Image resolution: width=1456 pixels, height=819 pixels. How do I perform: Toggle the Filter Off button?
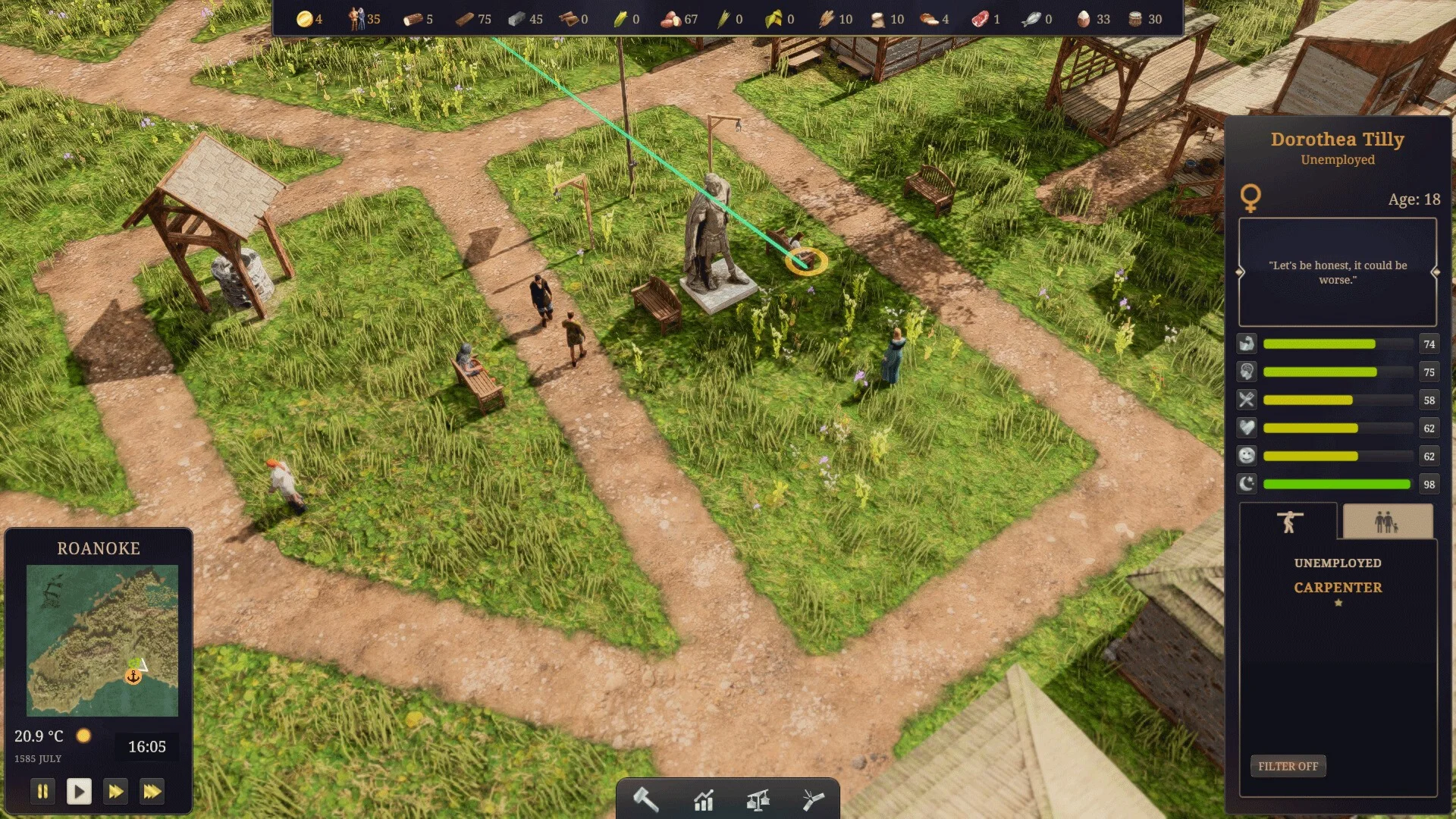pos(1288,766)
